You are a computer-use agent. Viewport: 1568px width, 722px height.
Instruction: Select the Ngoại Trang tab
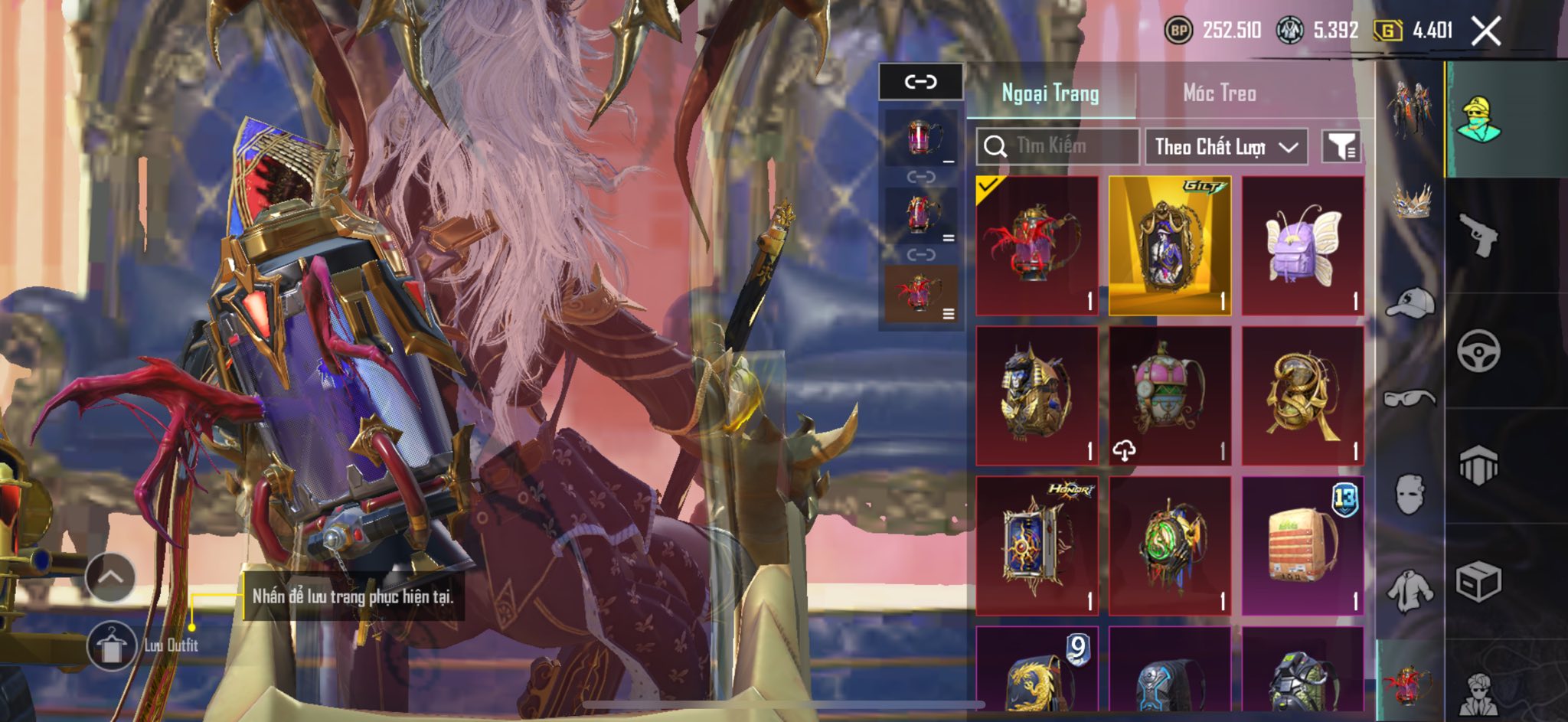(1050, 93)
